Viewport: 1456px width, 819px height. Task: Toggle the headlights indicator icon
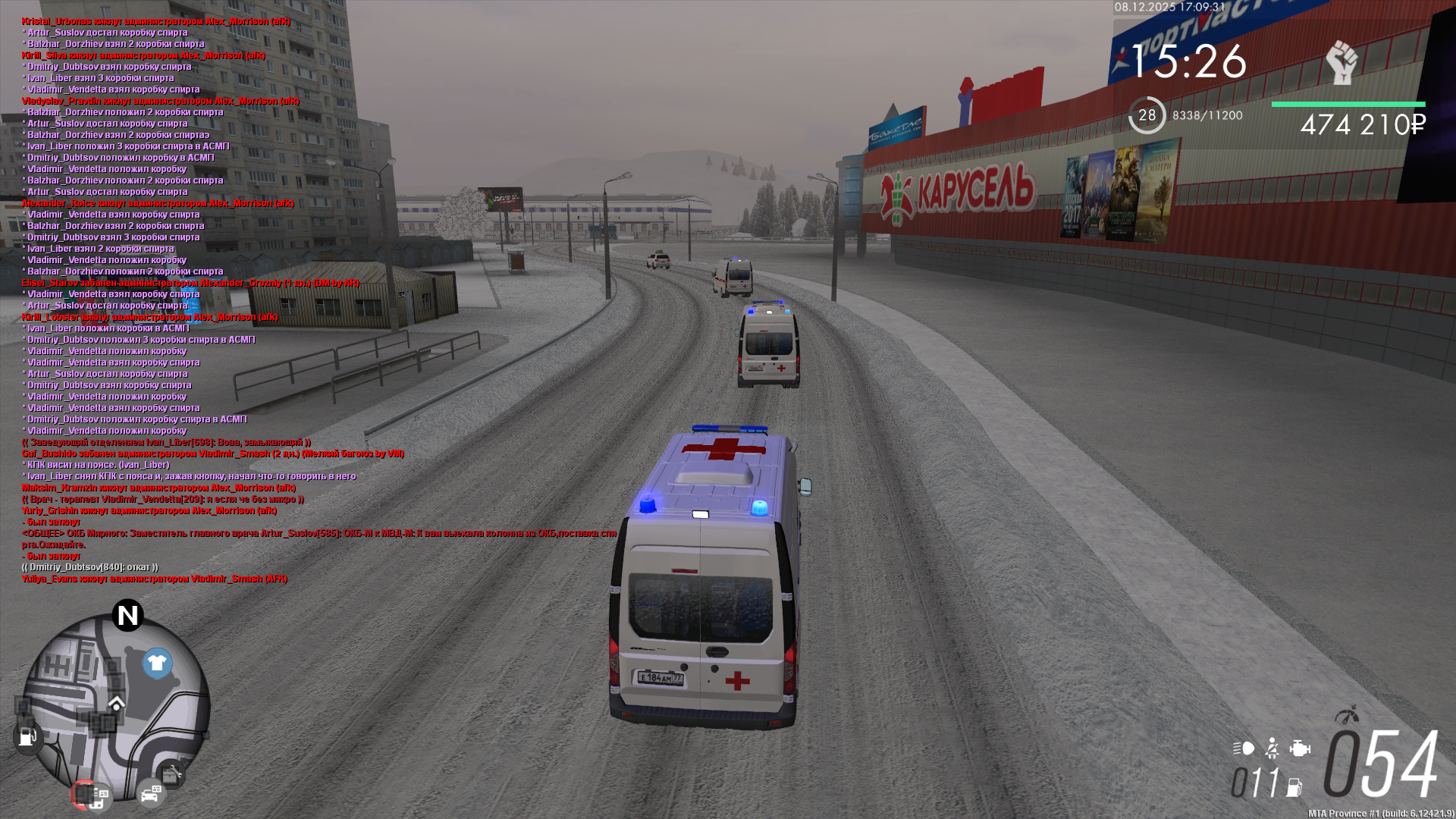point(1244,748)
